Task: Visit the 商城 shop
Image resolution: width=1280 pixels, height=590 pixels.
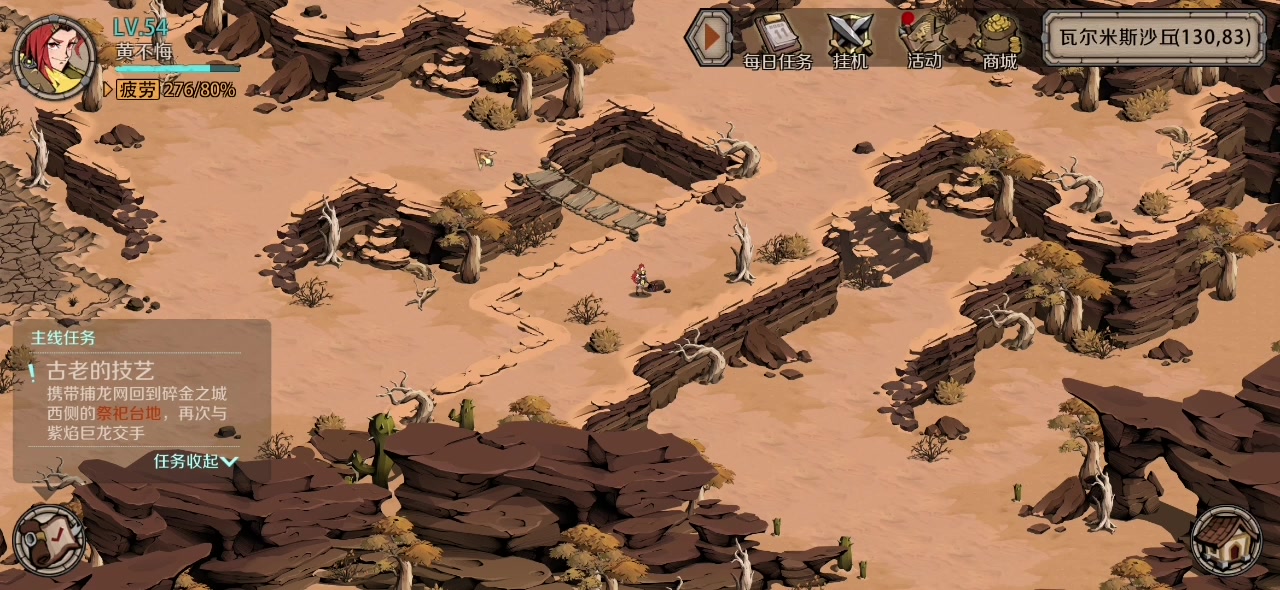Action: click(x=998, y=42)
